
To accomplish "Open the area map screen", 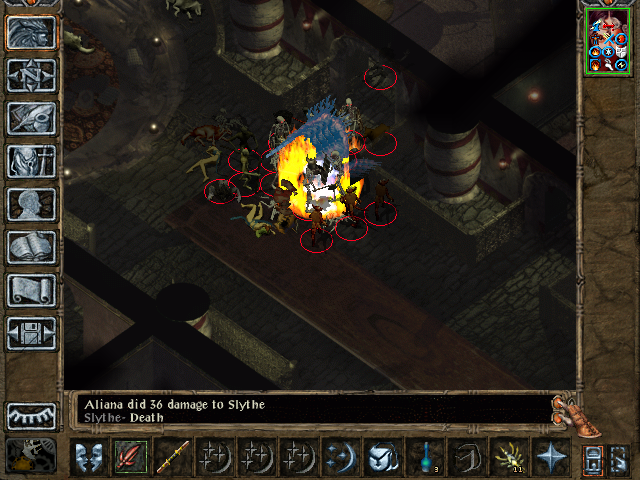I will (x=31, y=75).
